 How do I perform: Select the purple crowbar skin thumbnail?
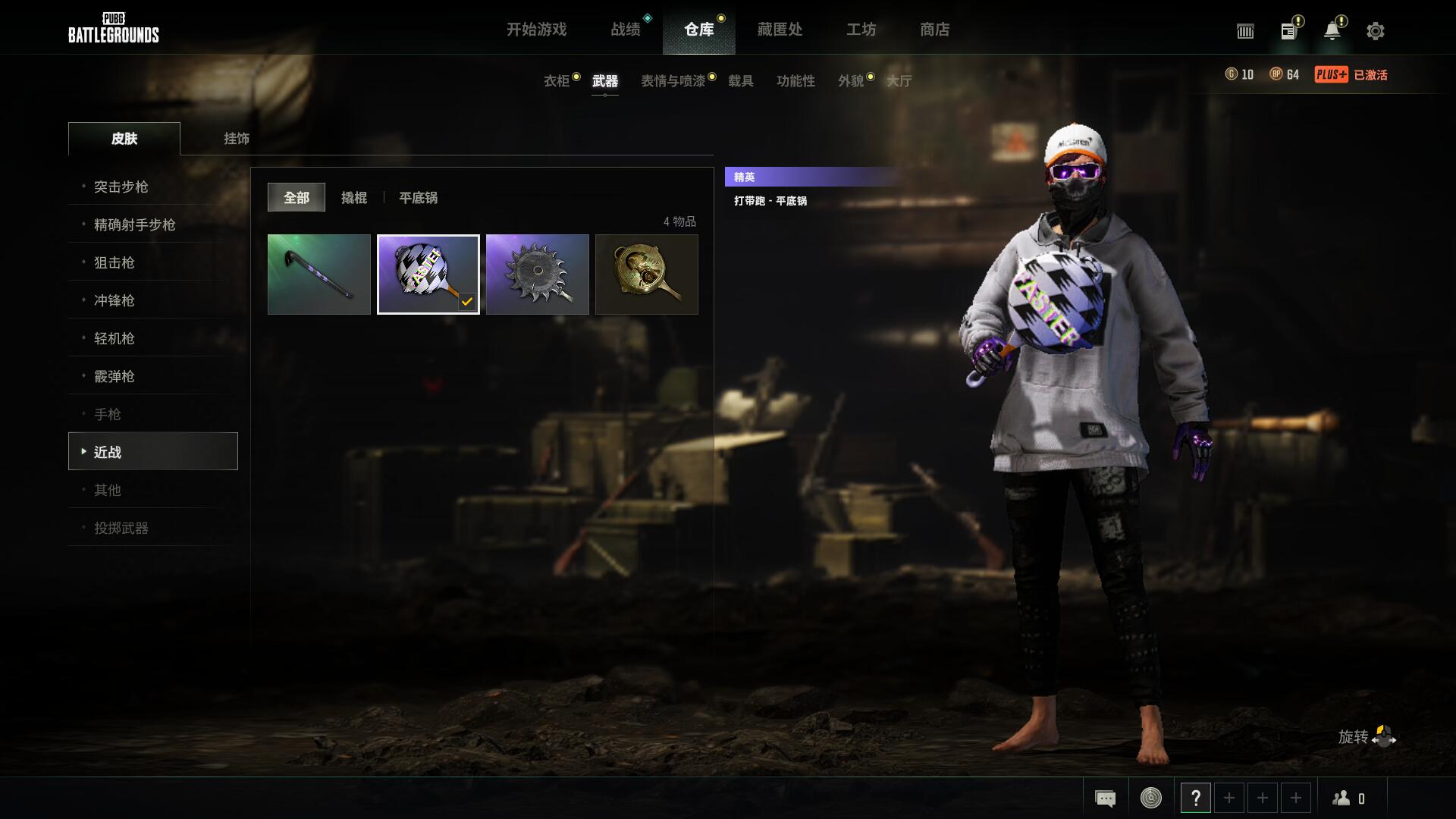tap(319, 275)
